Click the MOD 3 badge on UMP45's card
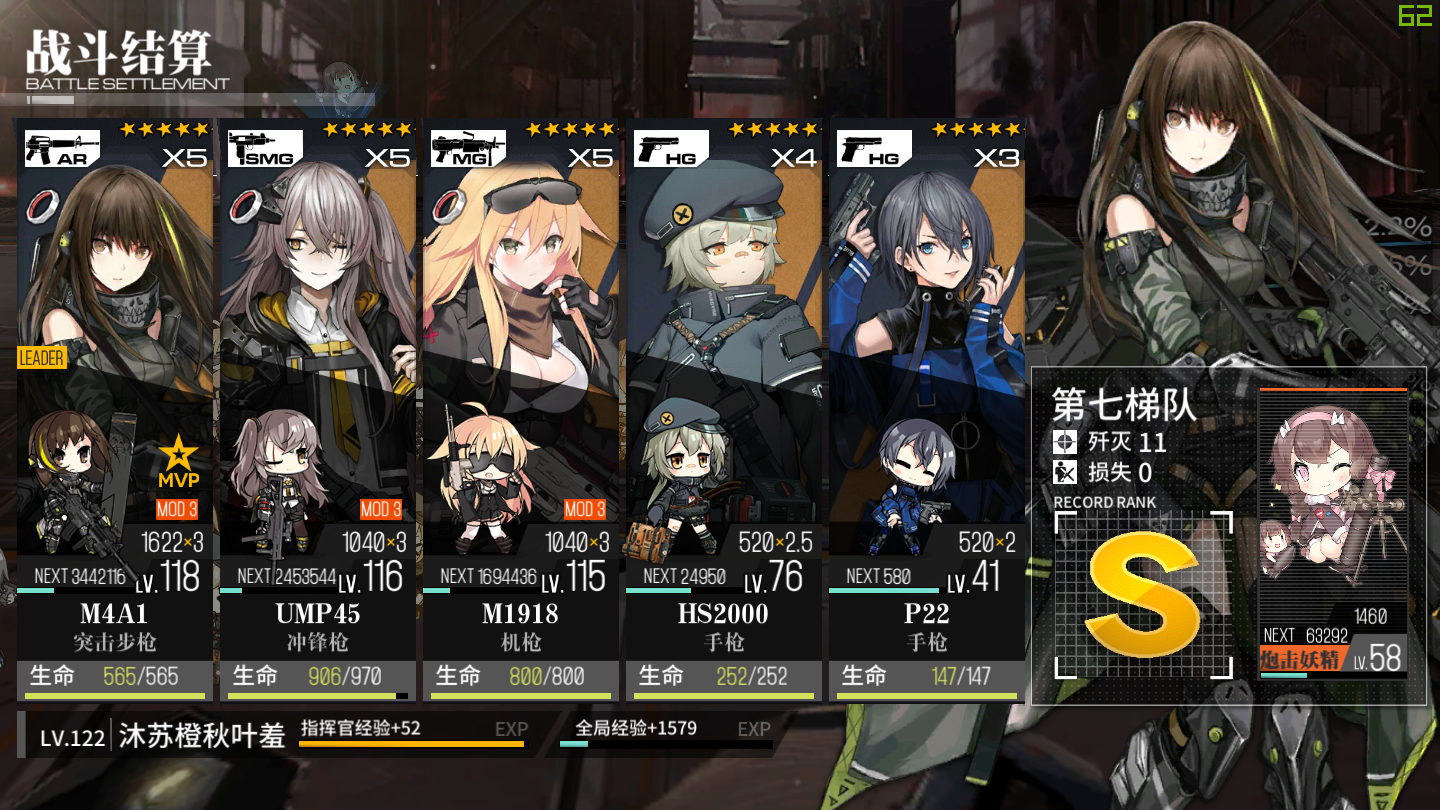 click(381, 509)
